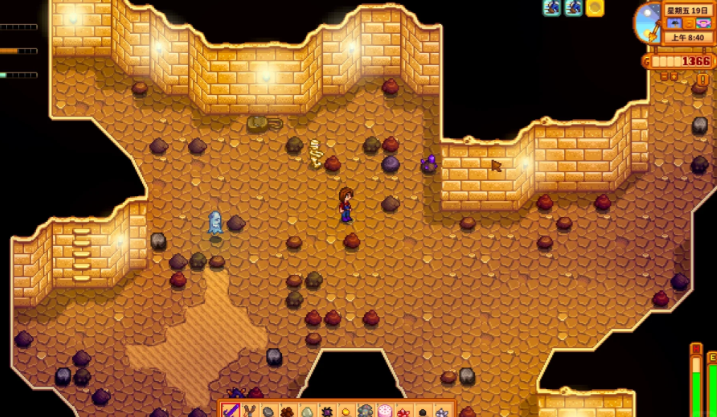Choose the gray stone hotbar slot

click(x=268, y=411)
